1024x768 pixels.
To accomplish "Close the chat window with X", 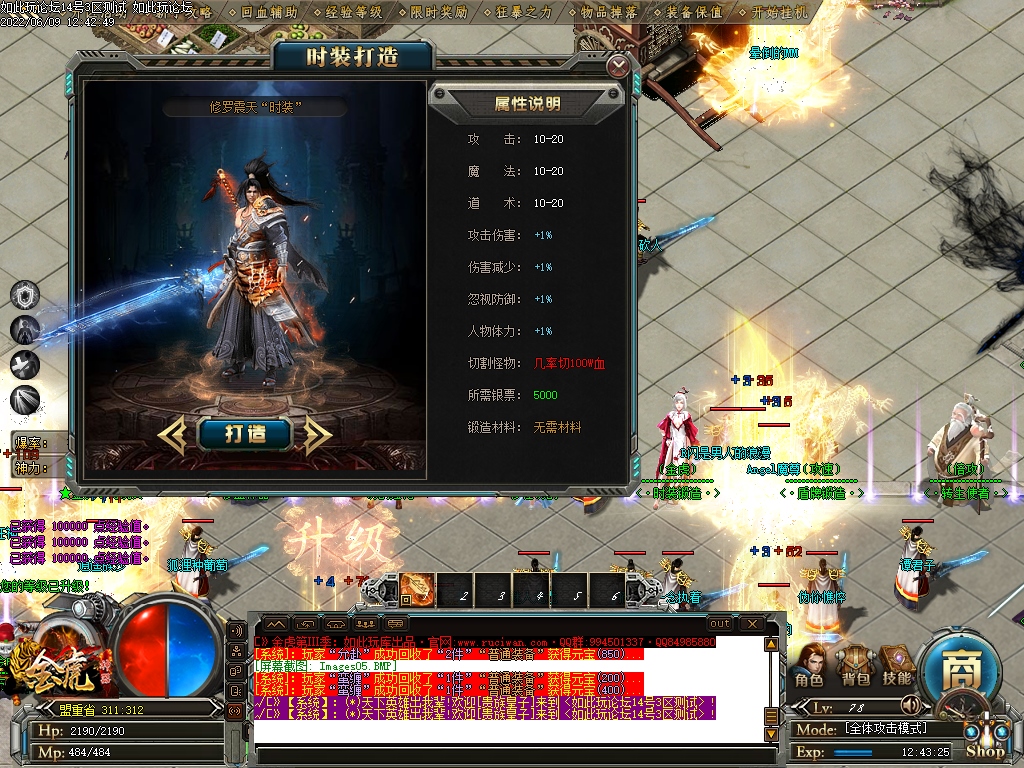I will 749,623.
